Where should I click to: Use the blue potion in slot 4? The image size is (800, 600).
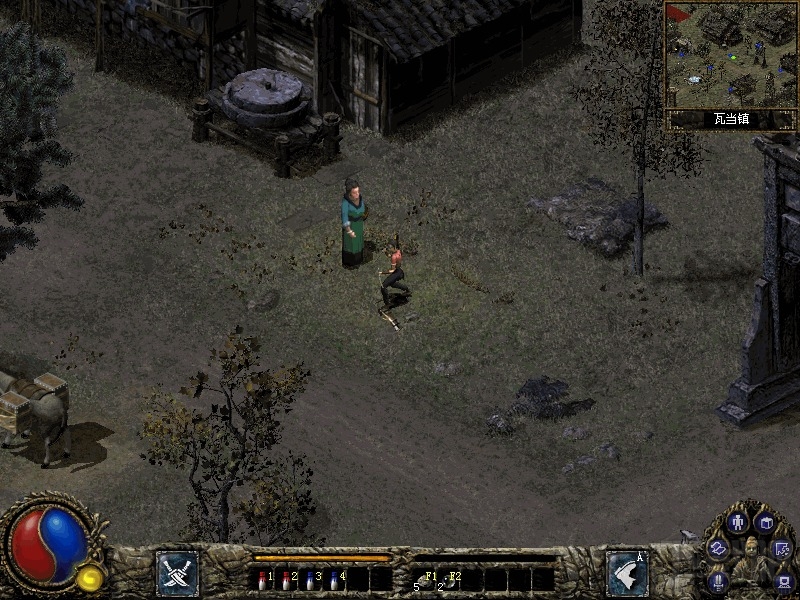pyautogui.click(x=334, y=578)
